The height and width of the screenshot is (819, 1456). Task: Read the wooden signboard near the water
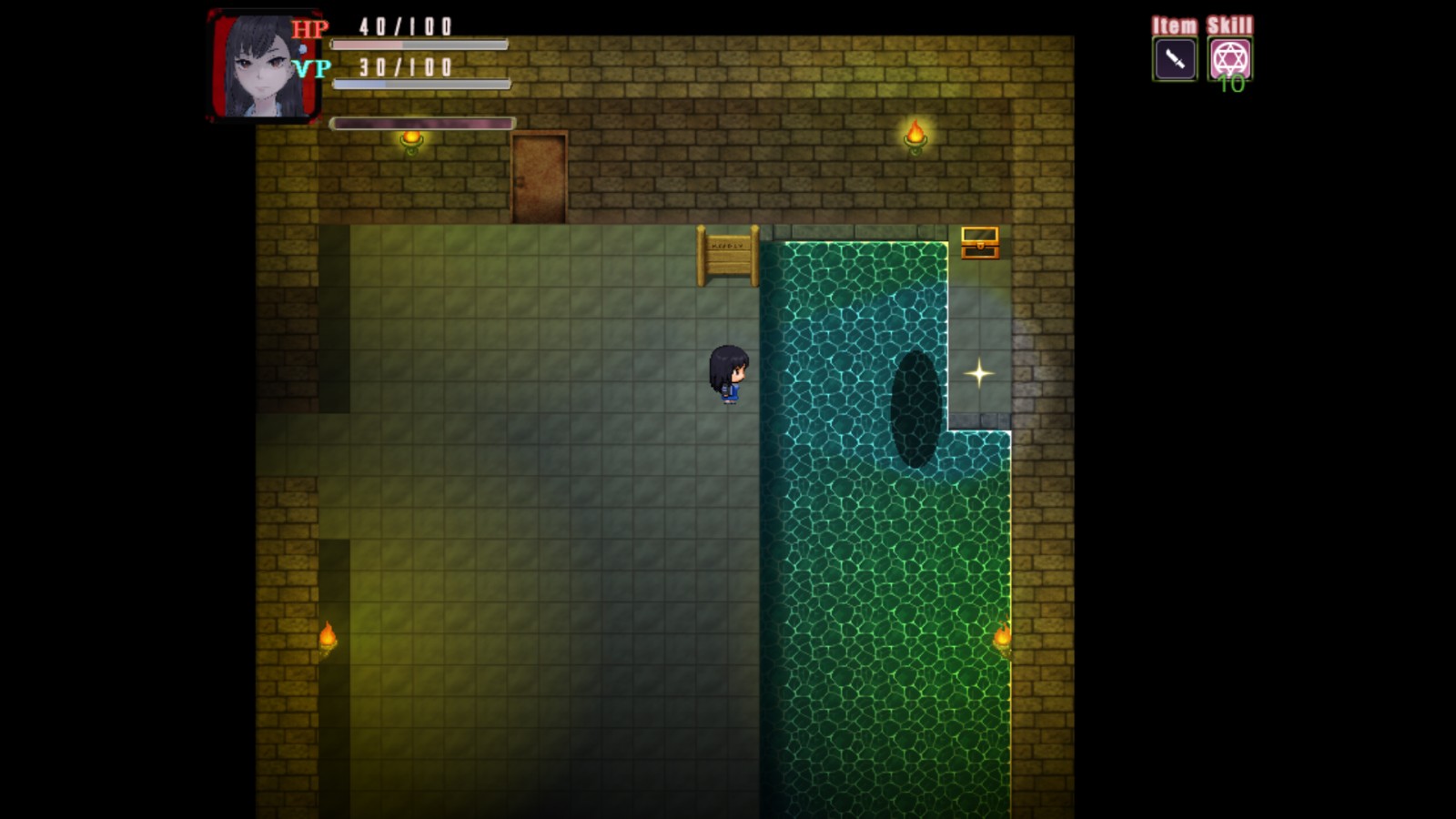click(x=727, y=253)
